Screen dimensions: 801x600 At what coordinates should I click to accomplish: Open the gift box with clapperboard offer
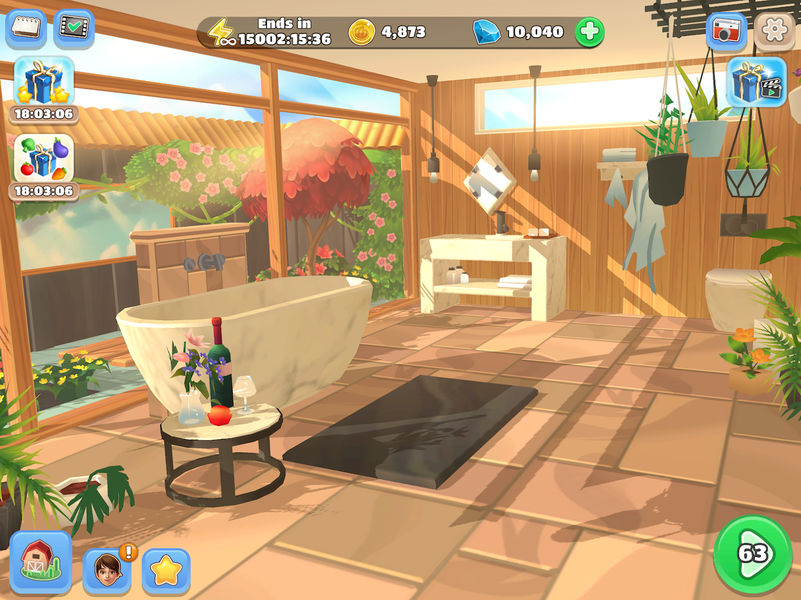[756, 82]
